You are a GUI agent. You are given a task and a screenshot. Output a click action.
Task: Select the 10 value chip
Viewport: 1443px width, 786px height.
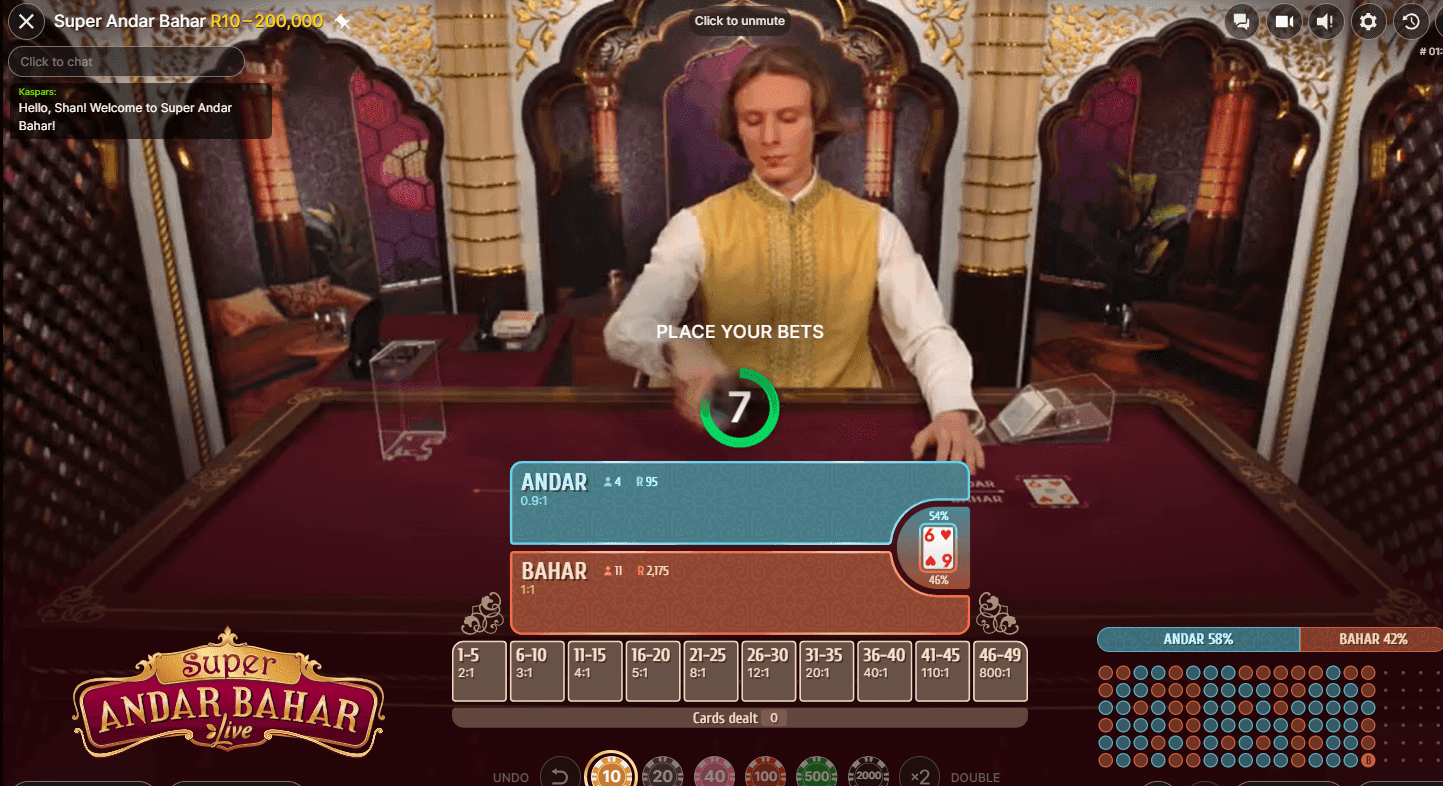point(611,773)
